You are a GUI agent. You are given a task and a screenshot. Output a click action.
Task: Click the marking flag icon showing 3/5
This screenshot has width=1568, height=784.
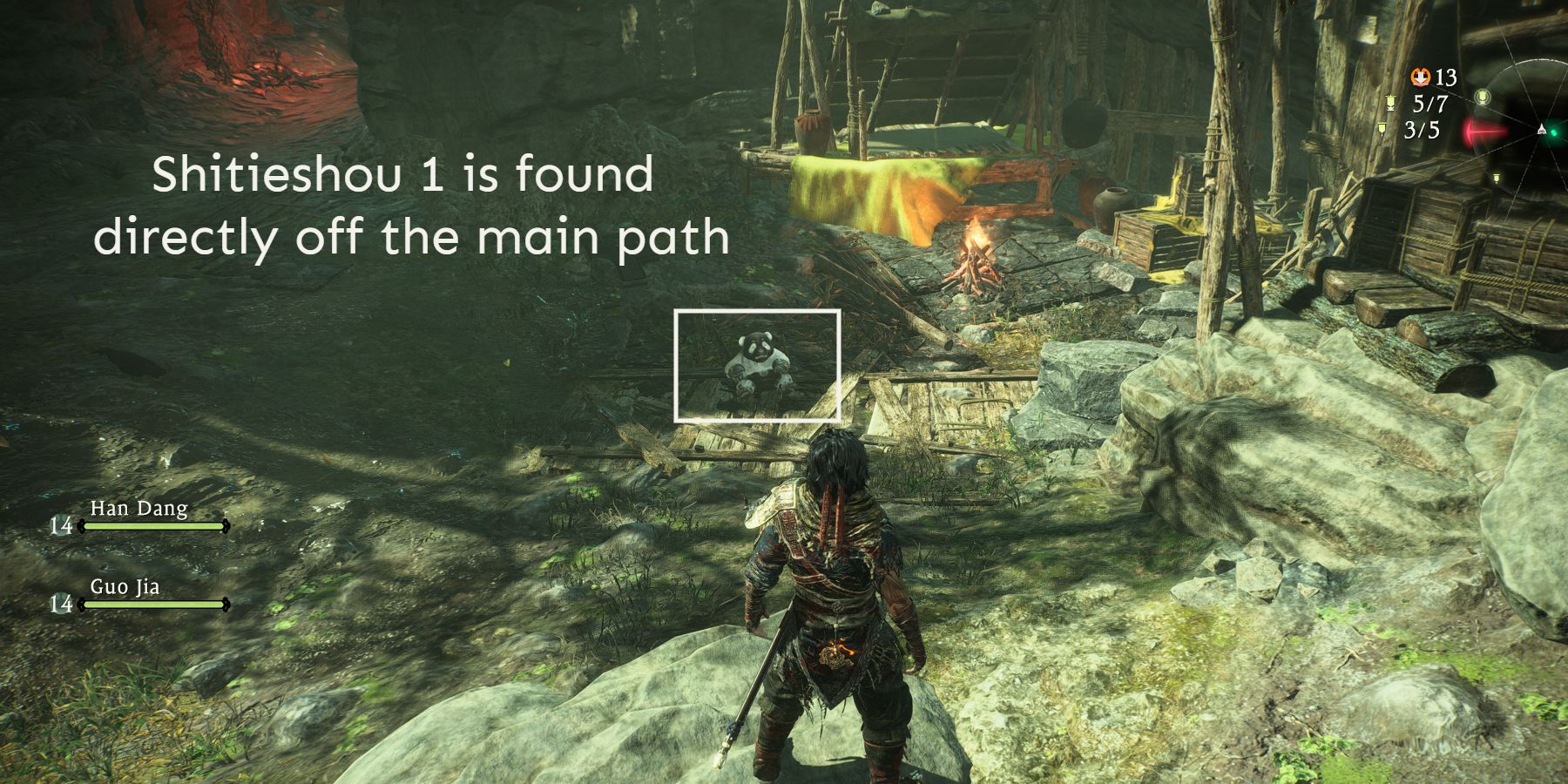pyautogui.click(x=1382, y=129)
